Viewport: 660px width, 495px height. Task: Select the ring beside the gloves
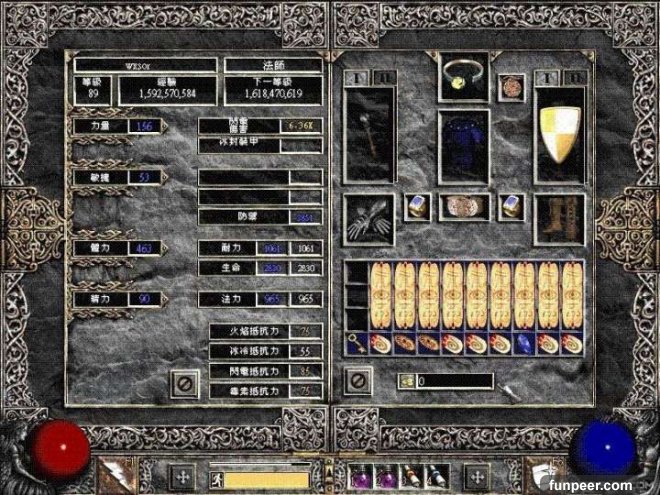pyautogui.click(x=417, y=207)
